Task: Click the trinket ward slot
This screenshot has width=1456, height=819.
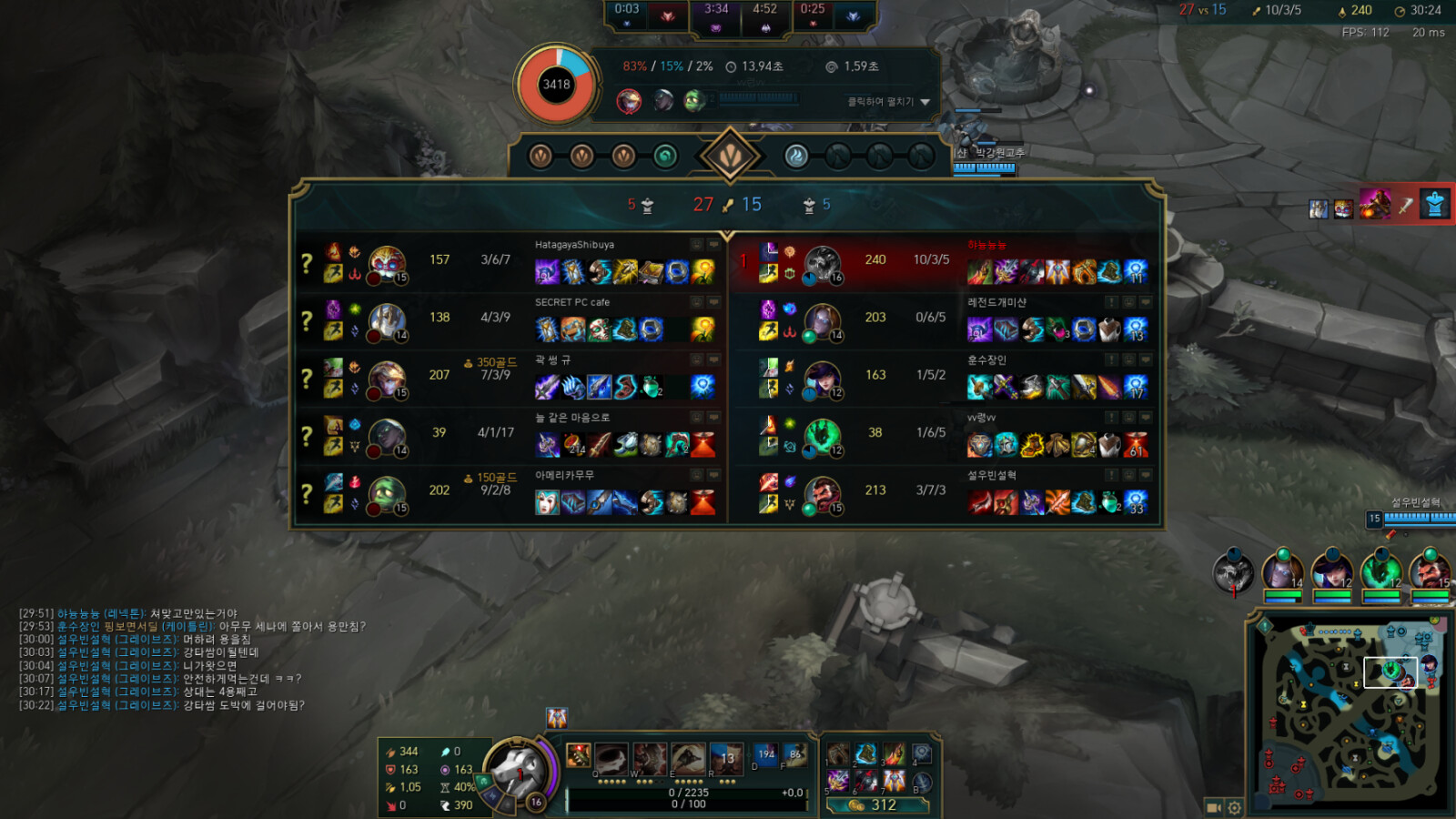Action: [x=922, y=753]
